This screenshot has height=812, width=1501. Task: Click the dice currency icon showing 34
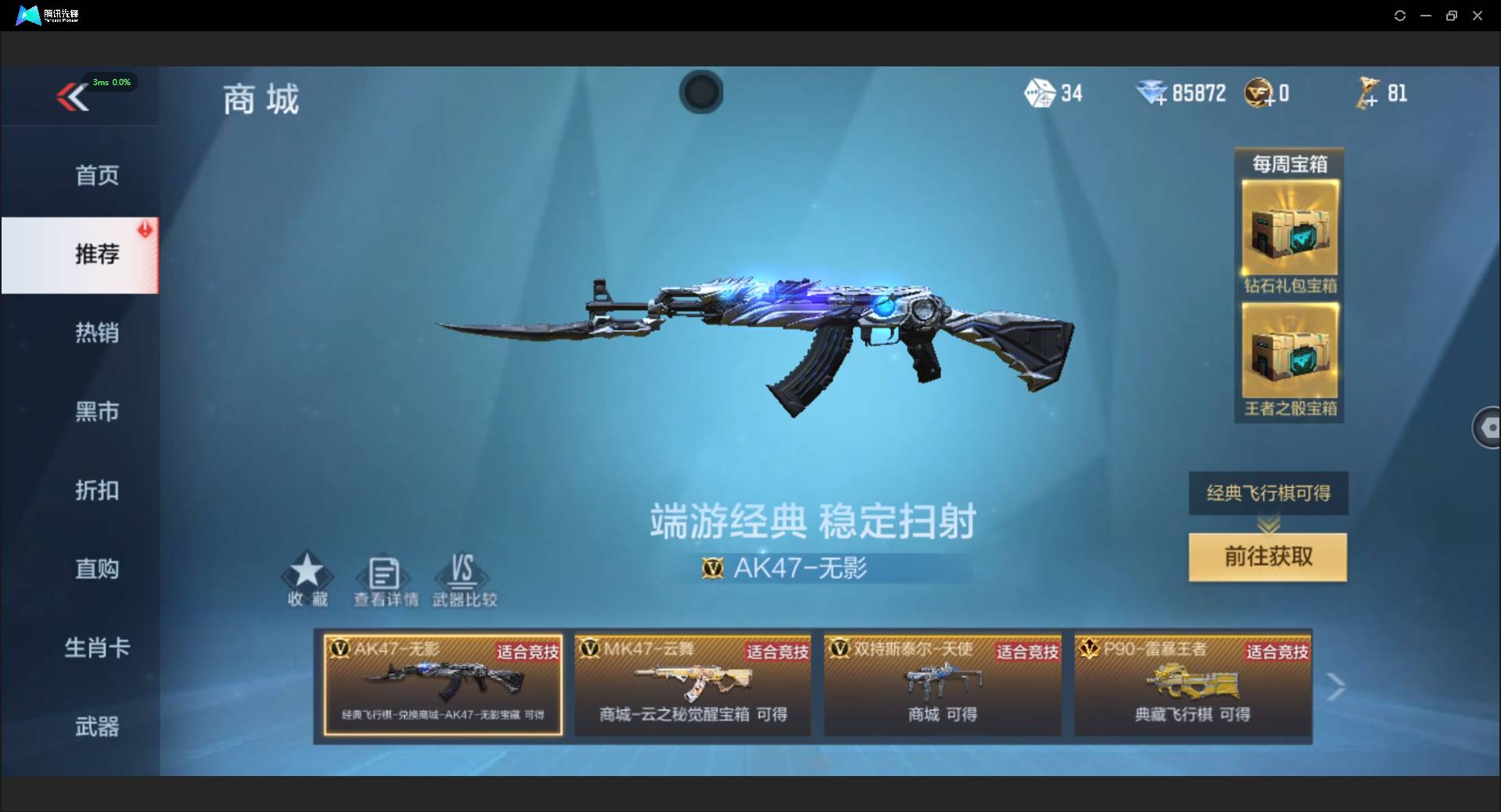point(1041,93)
